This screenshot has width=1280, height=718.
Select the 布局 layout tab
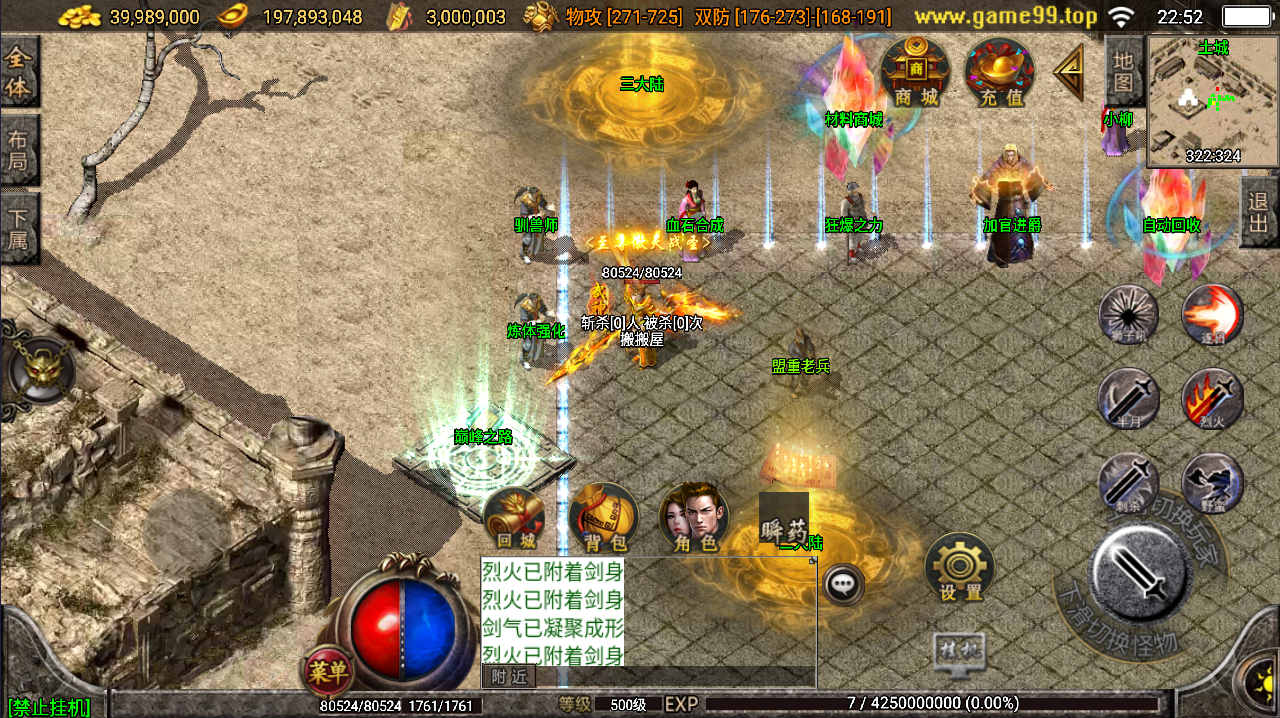18,150
